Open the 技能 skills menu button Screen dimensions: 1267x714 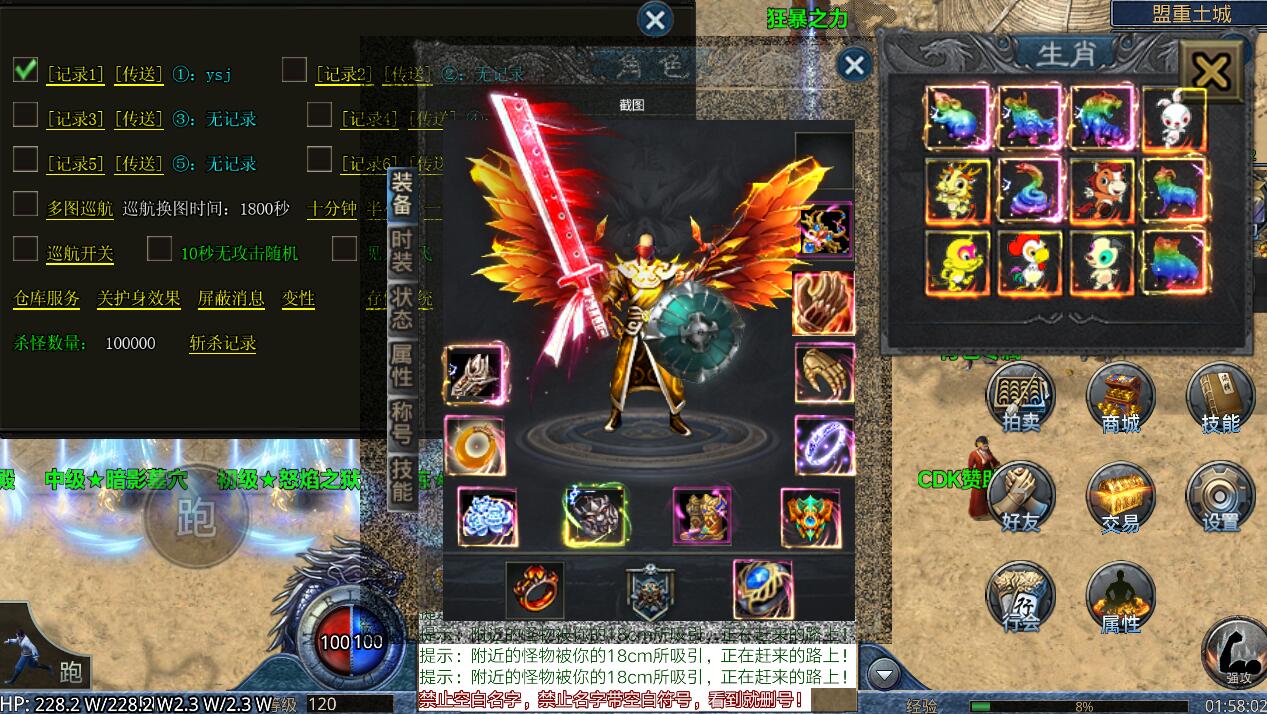tap(1220, 396)
